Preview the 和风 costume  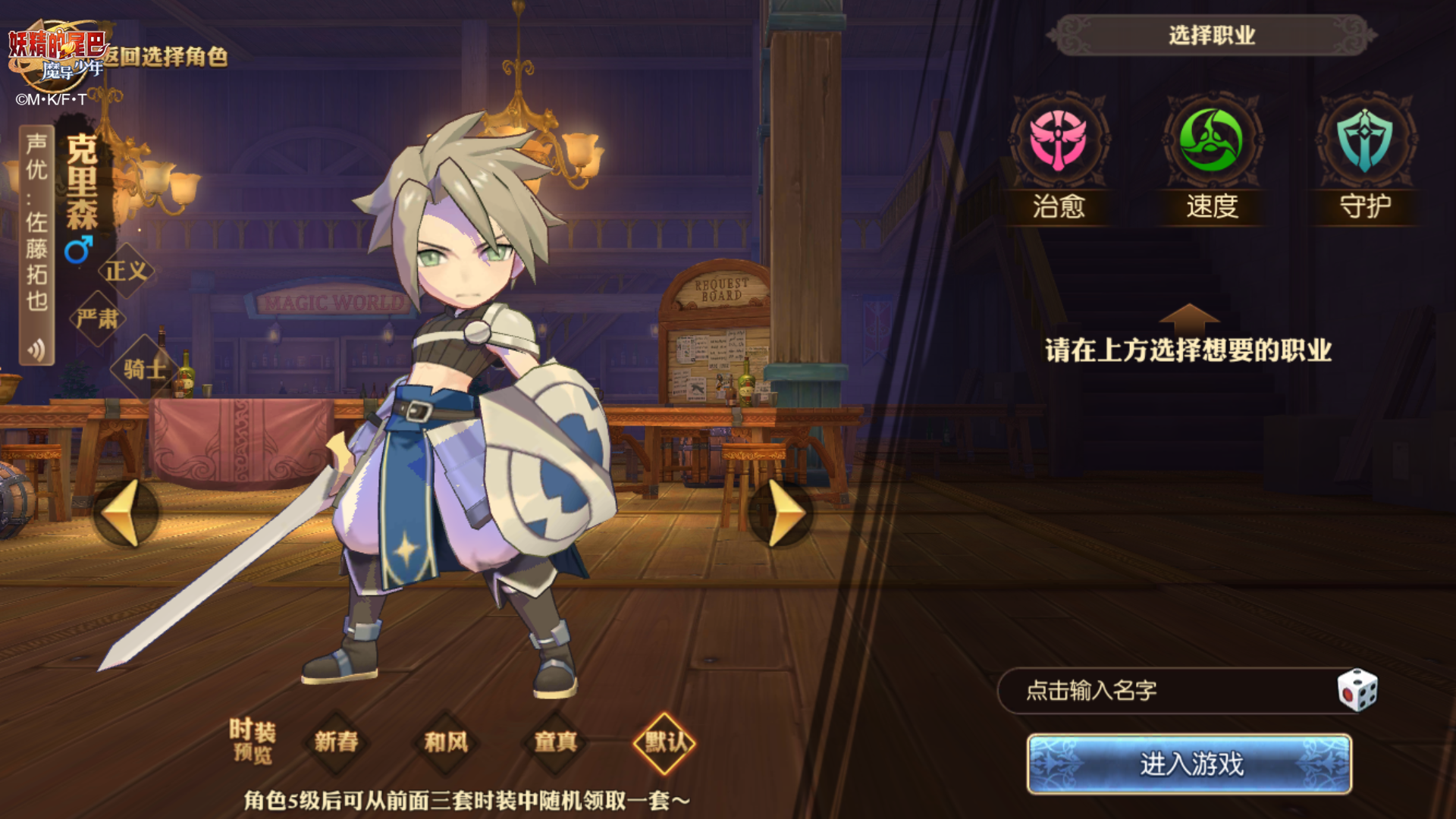pos(446,742)
